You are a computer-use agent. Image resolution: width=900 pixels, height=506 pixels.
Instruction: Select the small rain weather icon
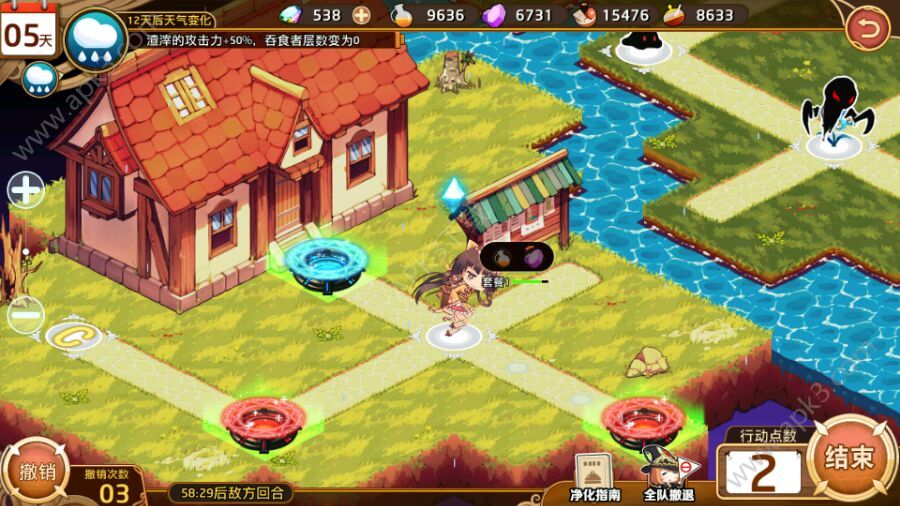pos(39,78)
